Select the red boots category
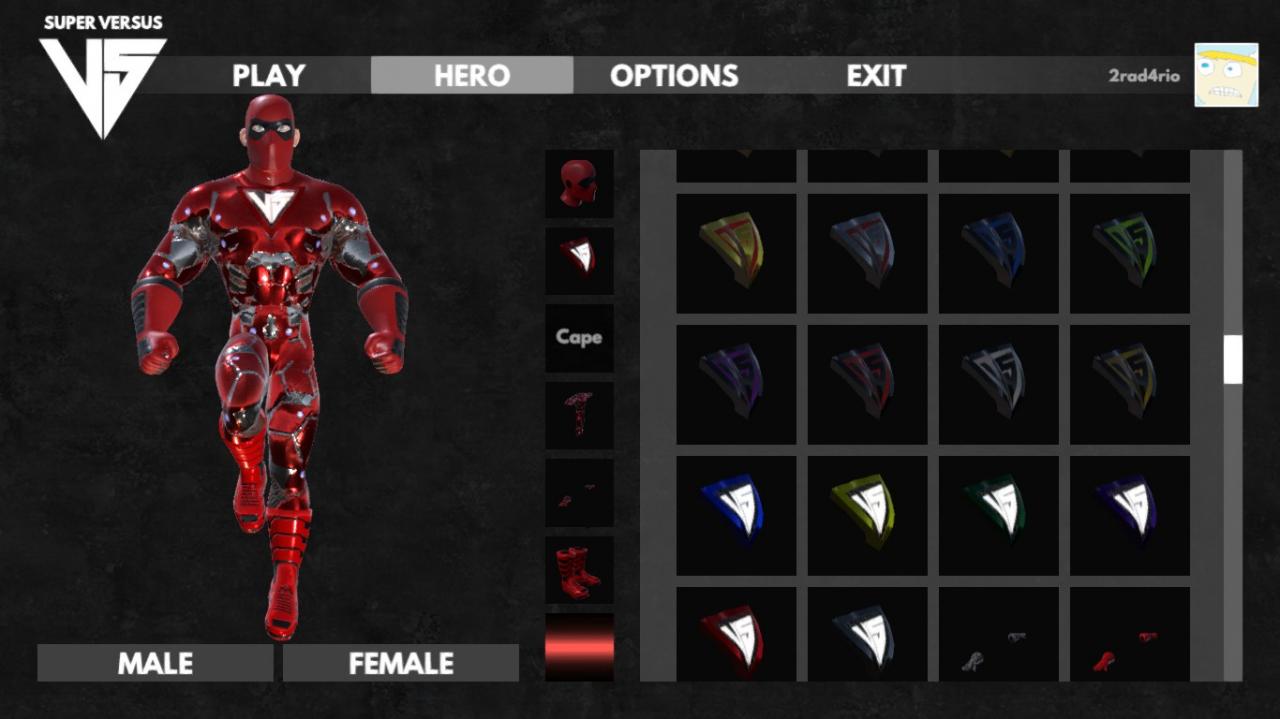 (x=579, y=570)
